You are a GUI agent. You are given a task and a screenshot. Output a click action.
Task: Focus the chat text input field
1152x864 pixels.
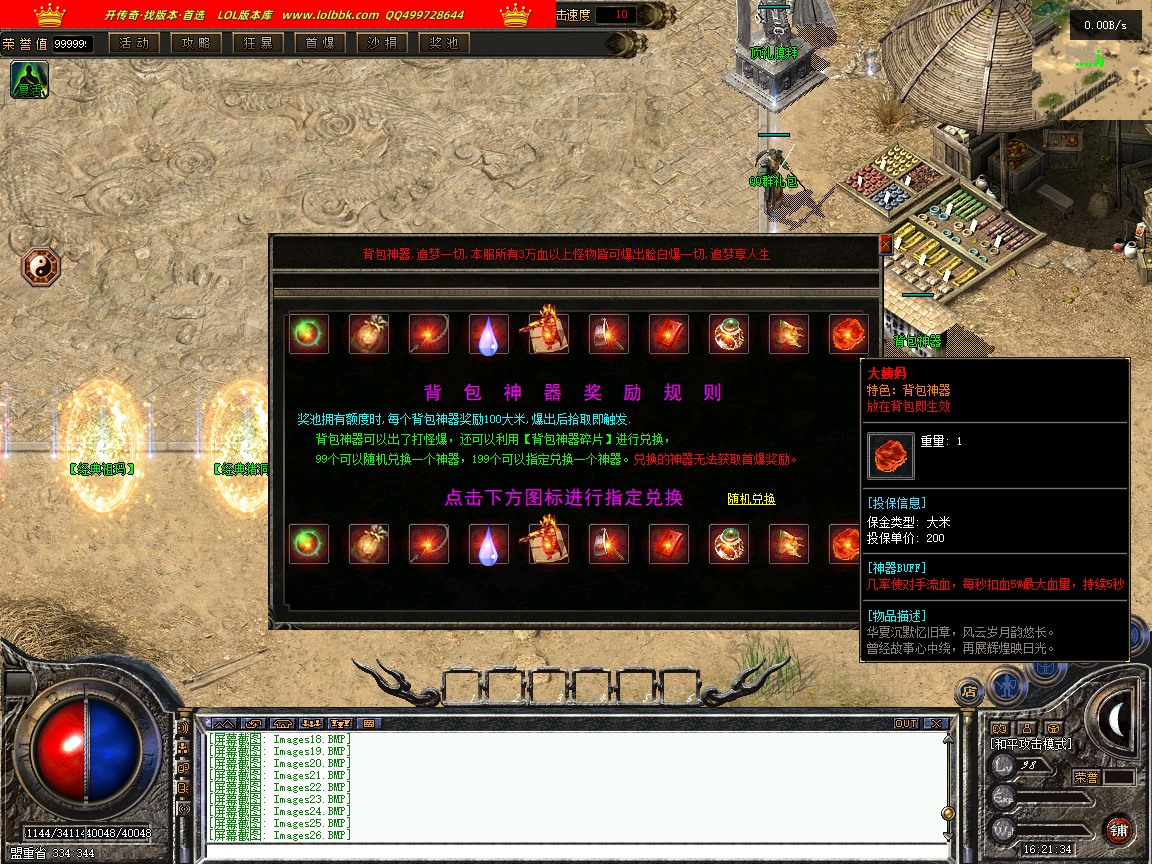570,852
